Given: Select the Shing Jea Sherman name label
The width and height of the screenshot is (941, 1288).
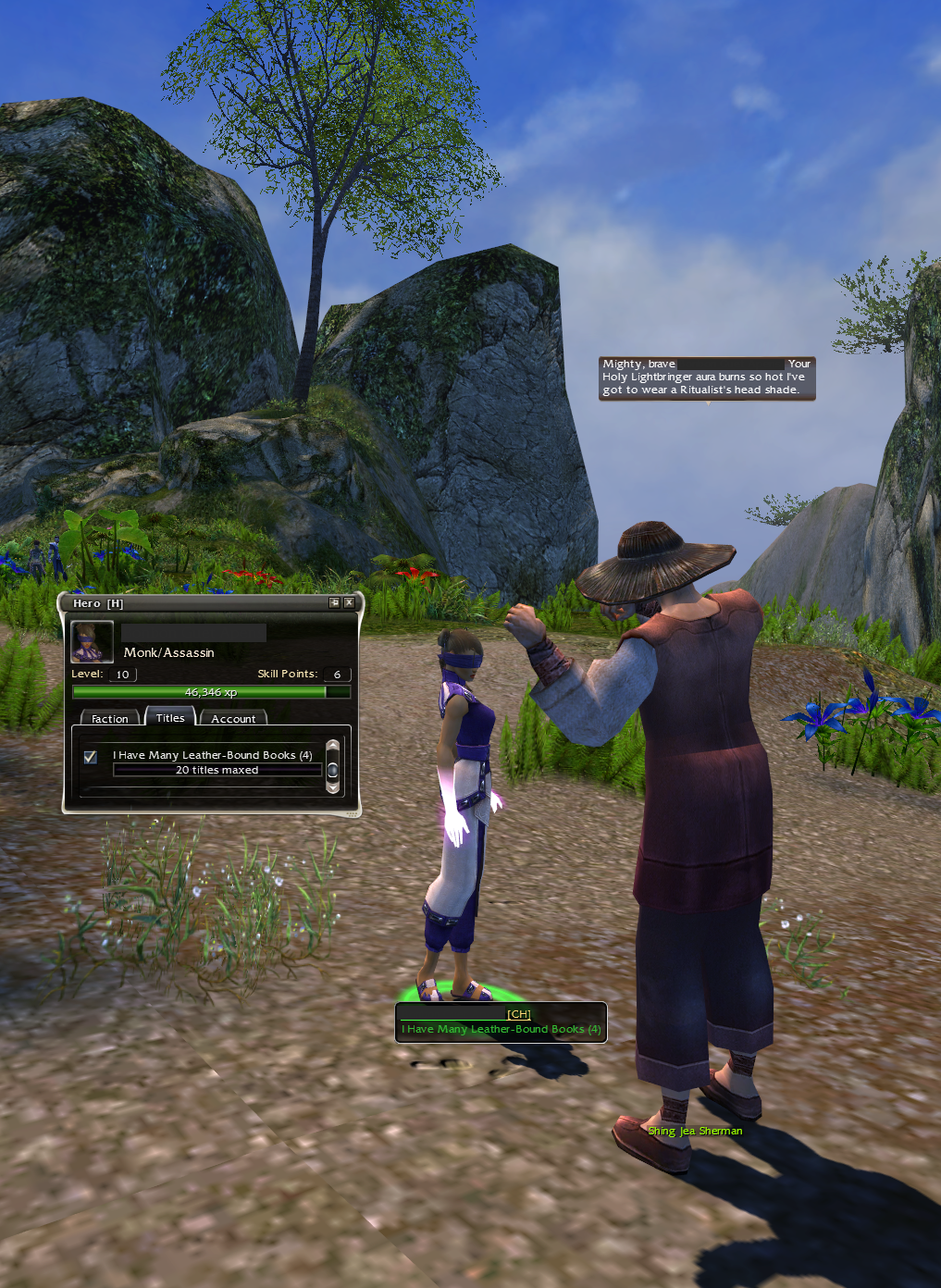Looking at the screenshot, I should [x=695, y=1131].
